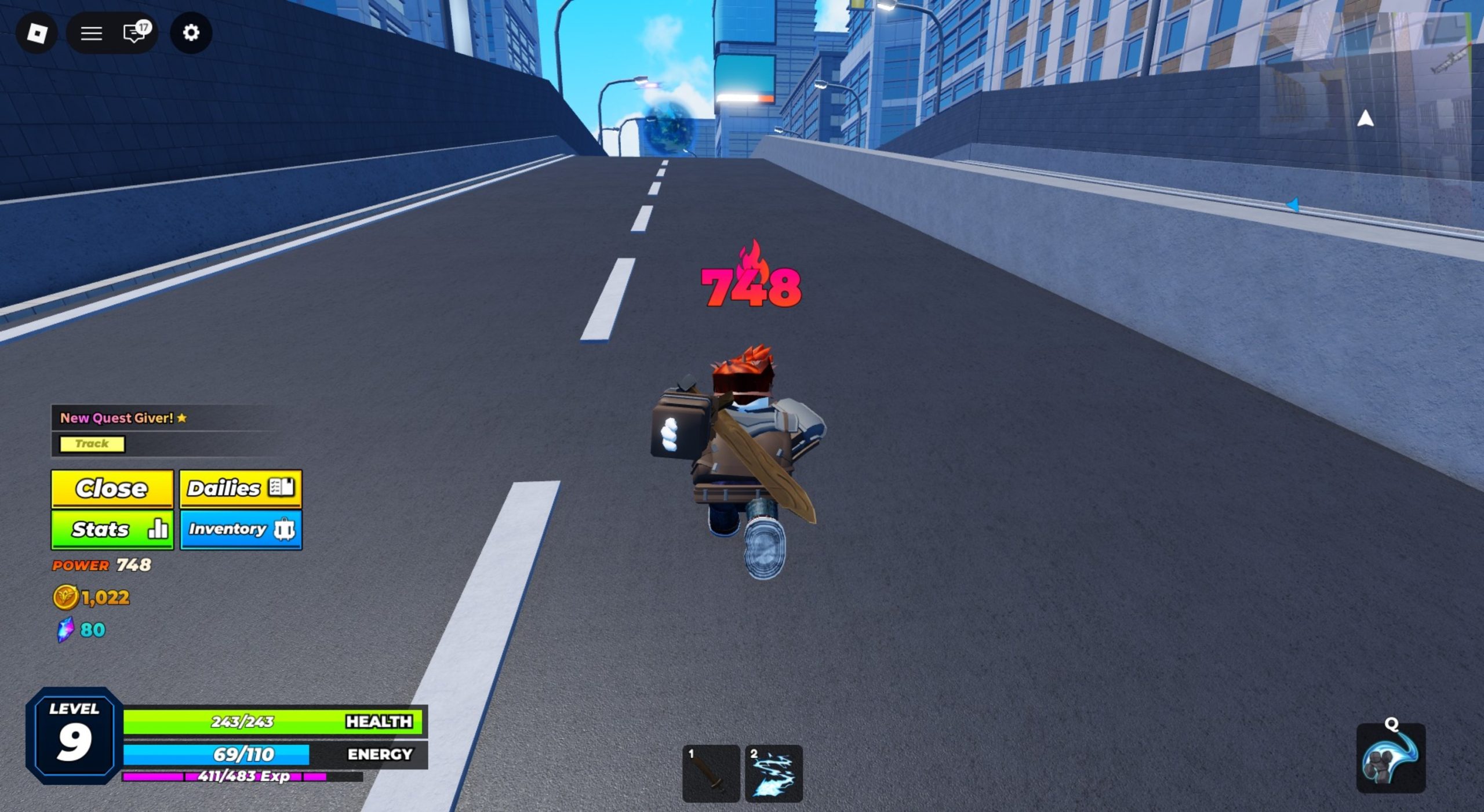Screen dimensions: 1484x812
Task: Close the side menu panel
Action: coord(112,489)
